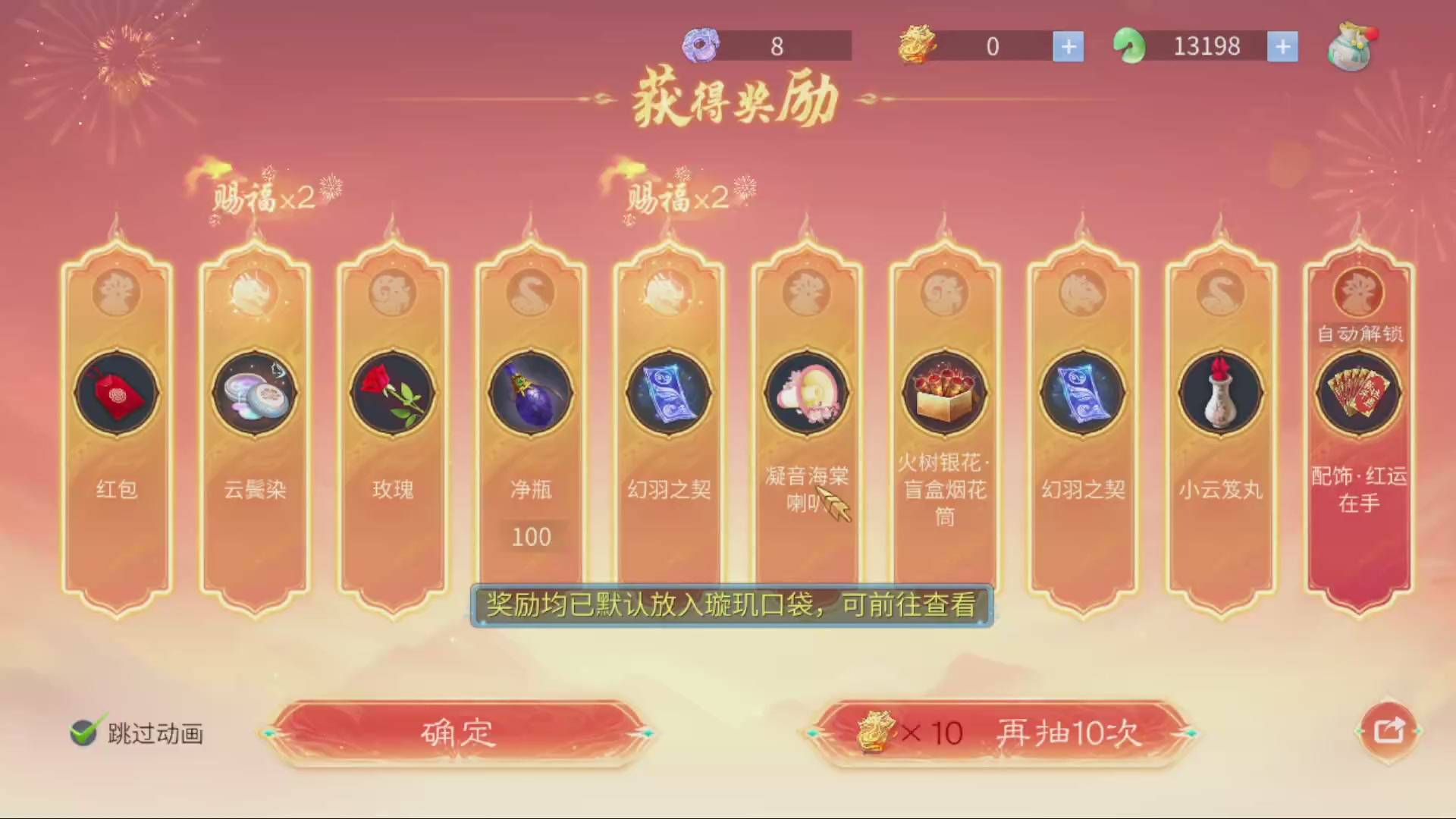Click the 火树银花·盲盒烟花筒 firework box icon

944,393
